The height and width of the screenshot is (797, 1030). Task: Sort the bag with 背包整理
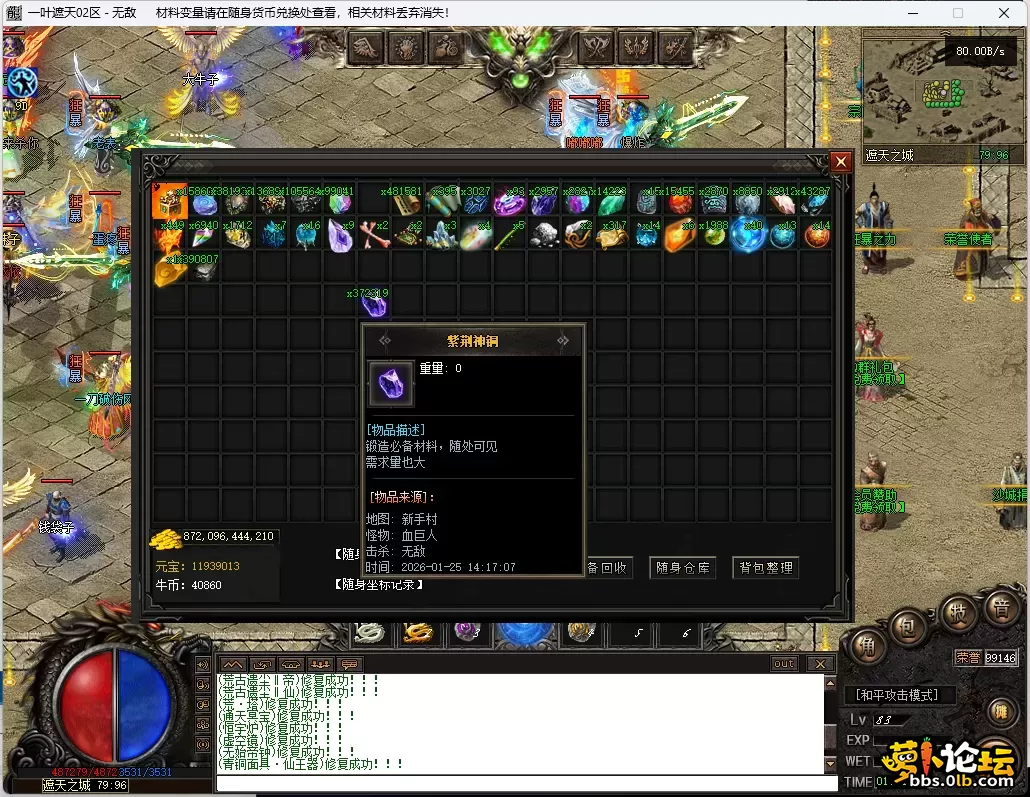pyautogui.click(x=766, y=568)
